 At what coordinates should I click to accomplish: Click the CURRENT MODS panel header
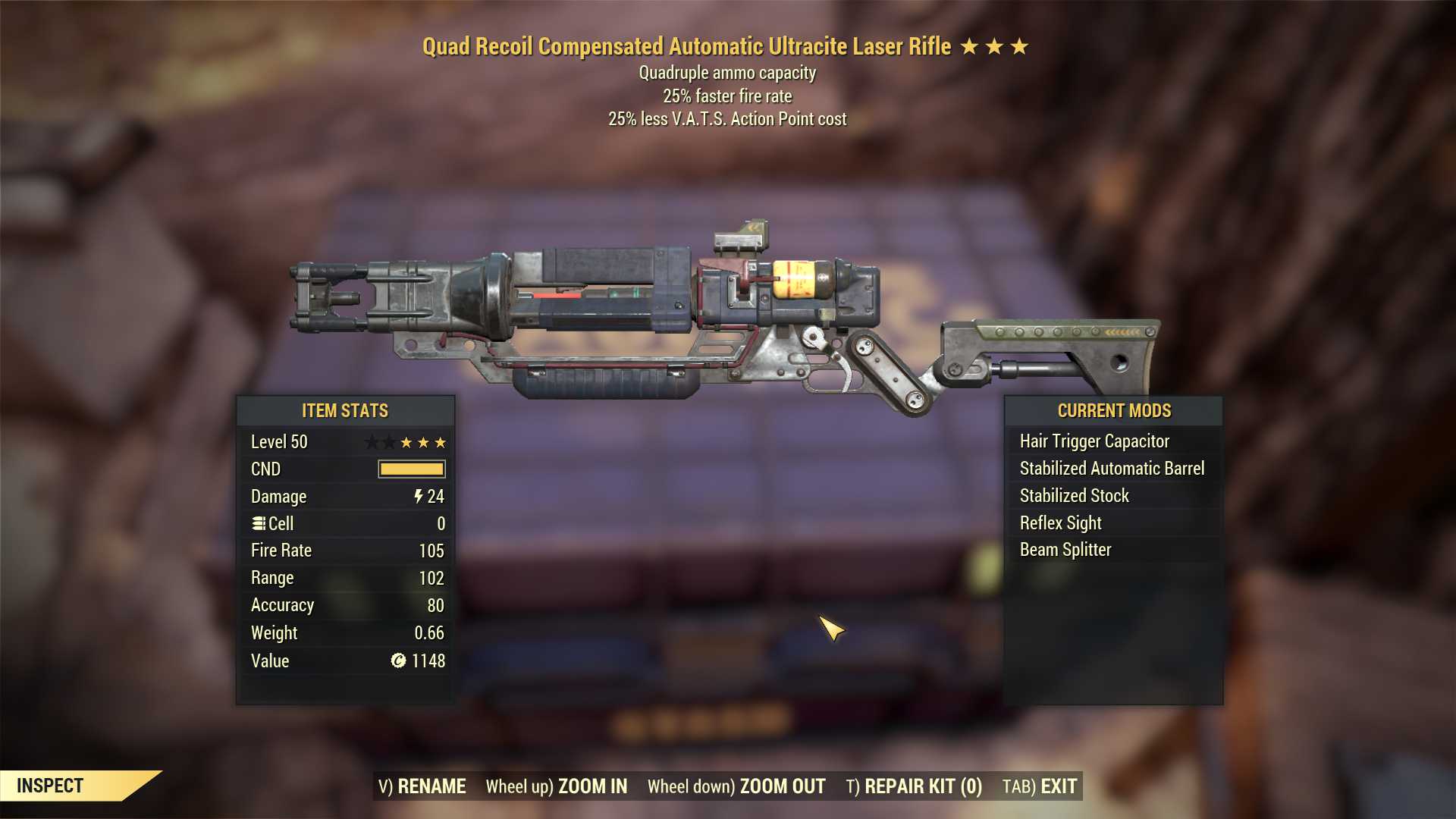1113,410
